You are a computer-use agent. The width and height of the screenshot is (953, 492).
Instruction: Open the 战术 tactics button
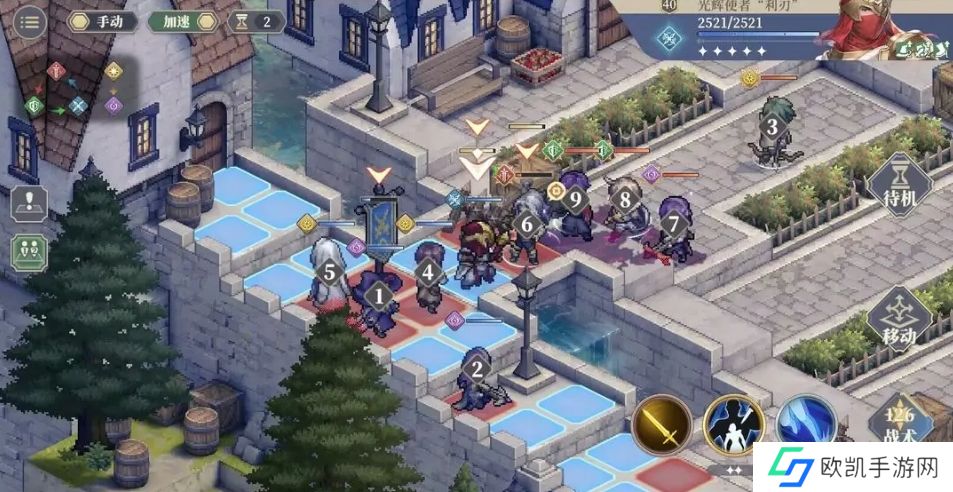click(900, 423)
